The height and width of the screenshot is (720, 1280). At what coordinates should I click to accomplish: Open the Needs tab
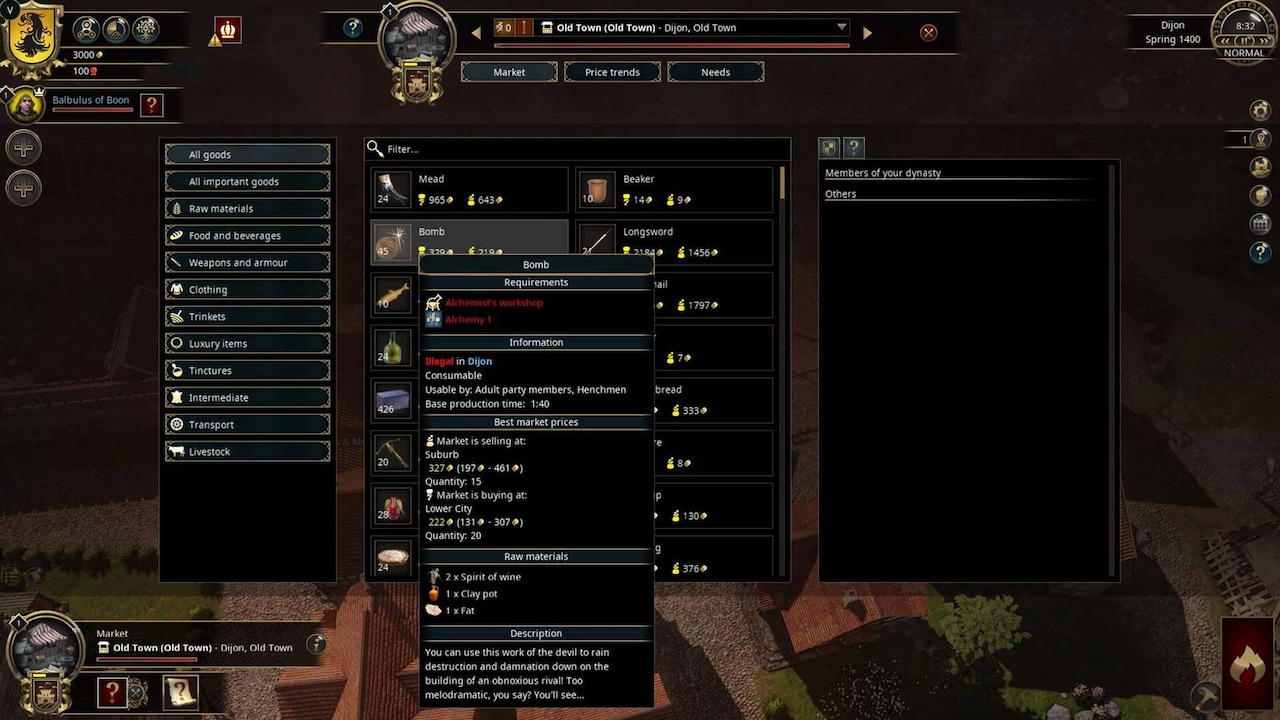[x=715, y=71]
